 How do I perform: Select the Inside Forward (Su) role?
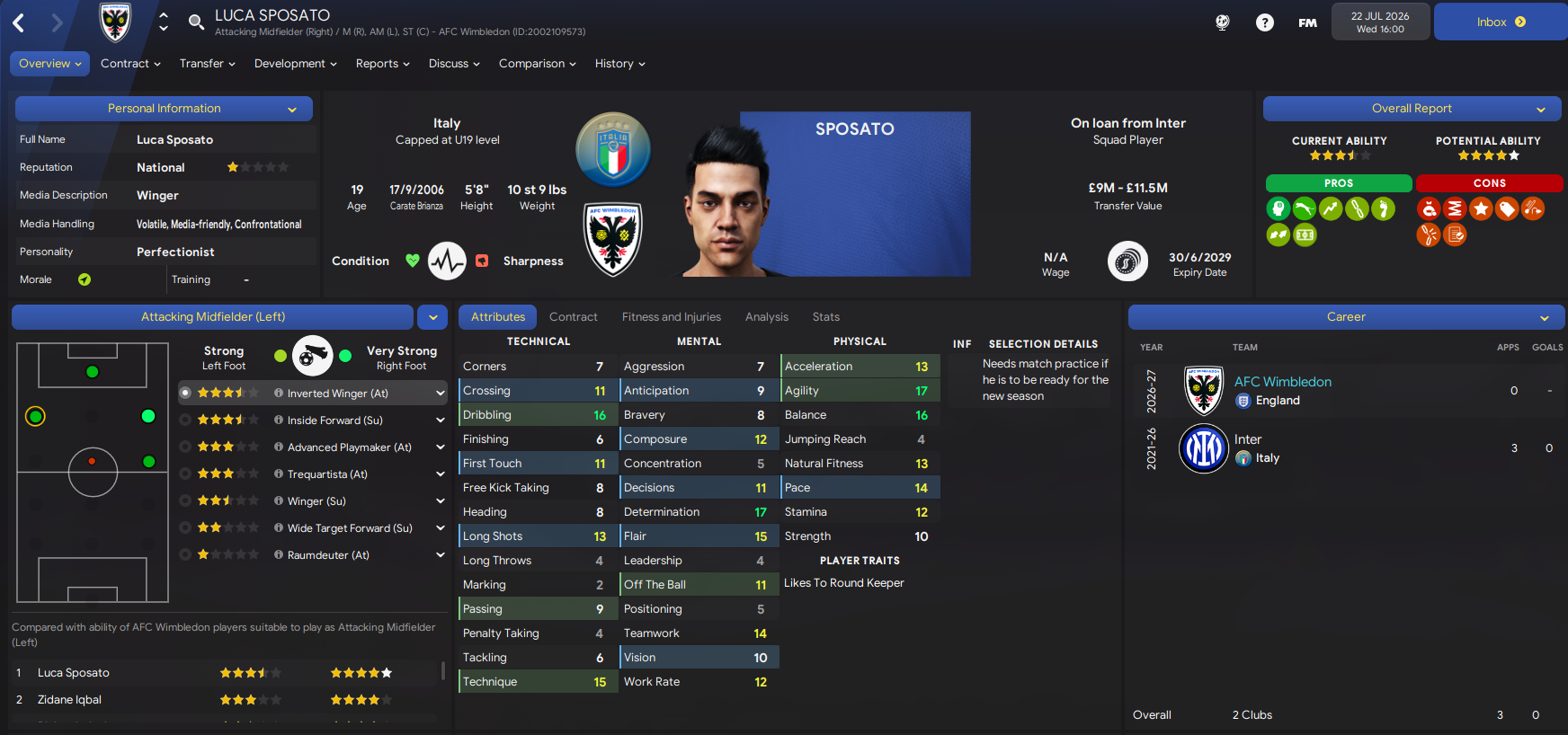pos(334,421)
